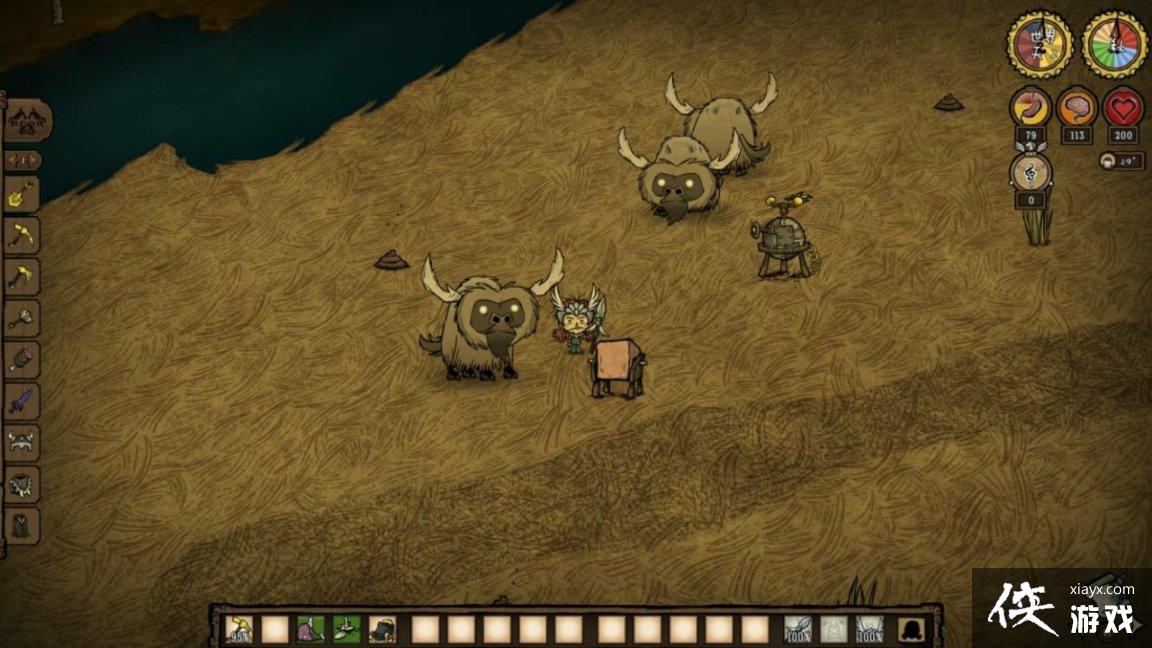Click the equipped hand weapon slot

coord(798,629)
